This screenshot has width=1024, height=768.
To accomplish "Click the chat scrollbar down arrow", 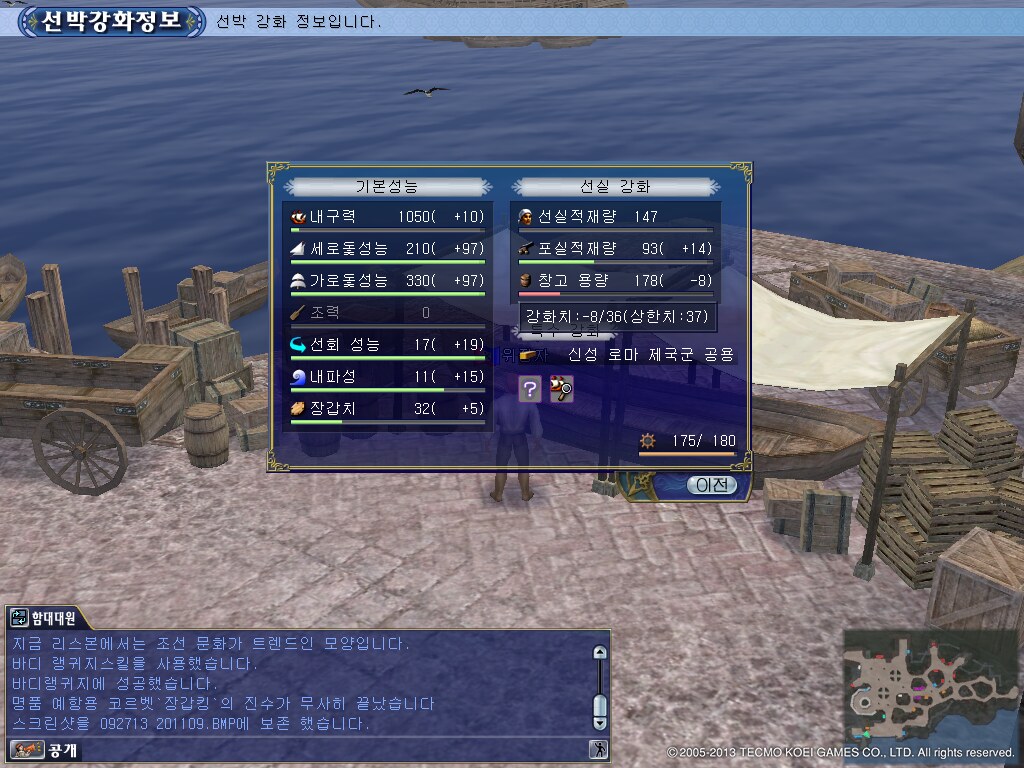I will (x=599, y=721).
